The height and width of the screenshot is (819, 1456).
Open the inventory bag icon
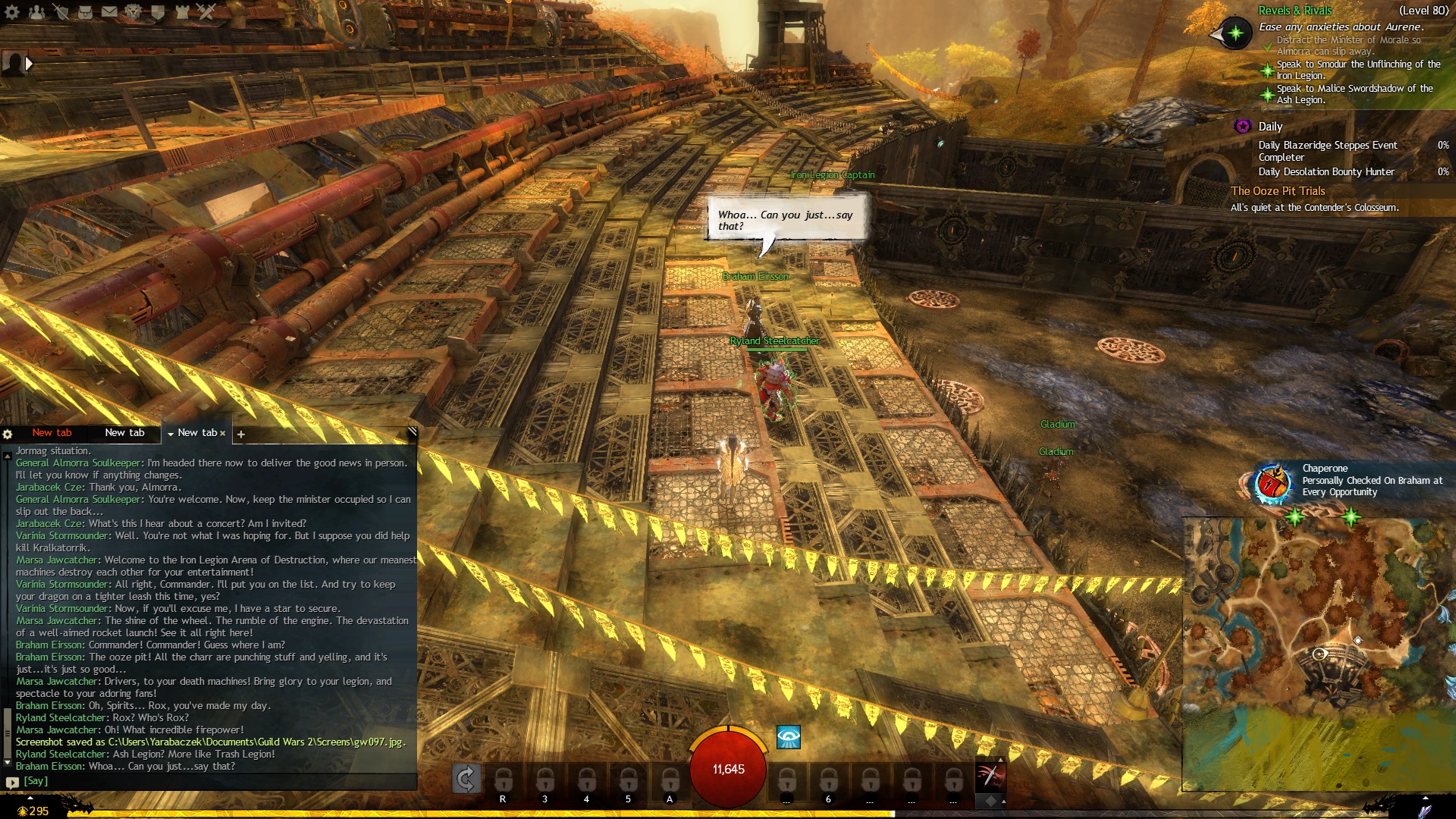pyautogui.click(x=85, y=11)
